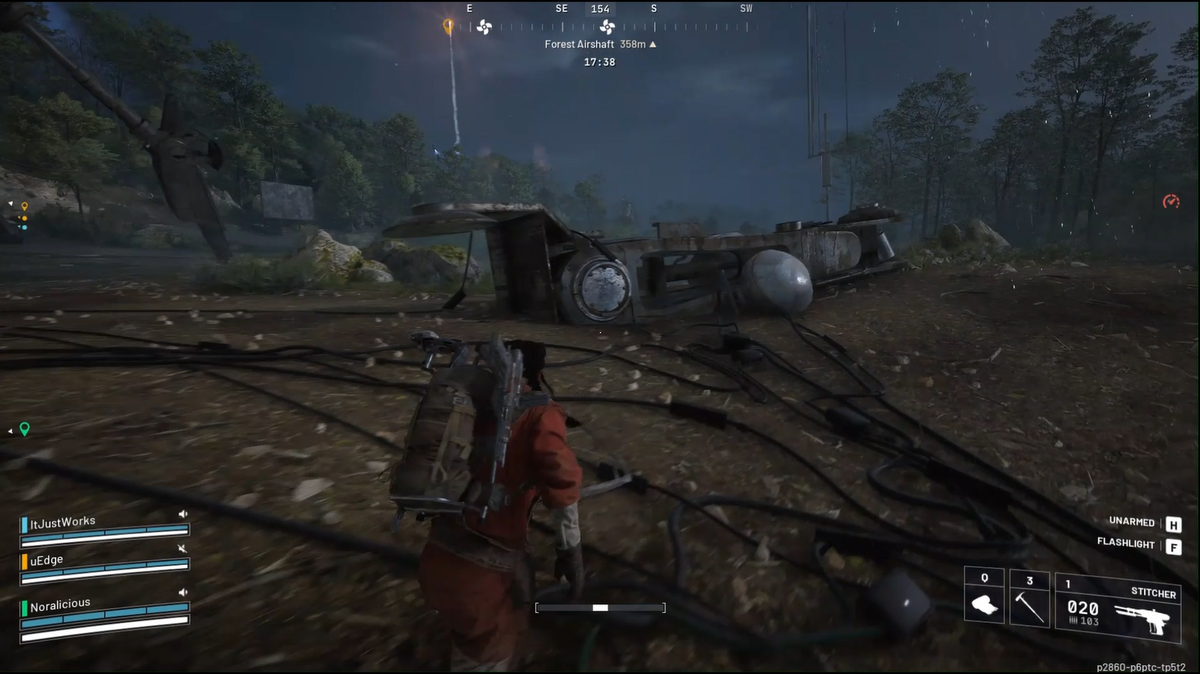
Task: Unmute uEdge's crossed-out speaker icon
Action: click(183, 550)
